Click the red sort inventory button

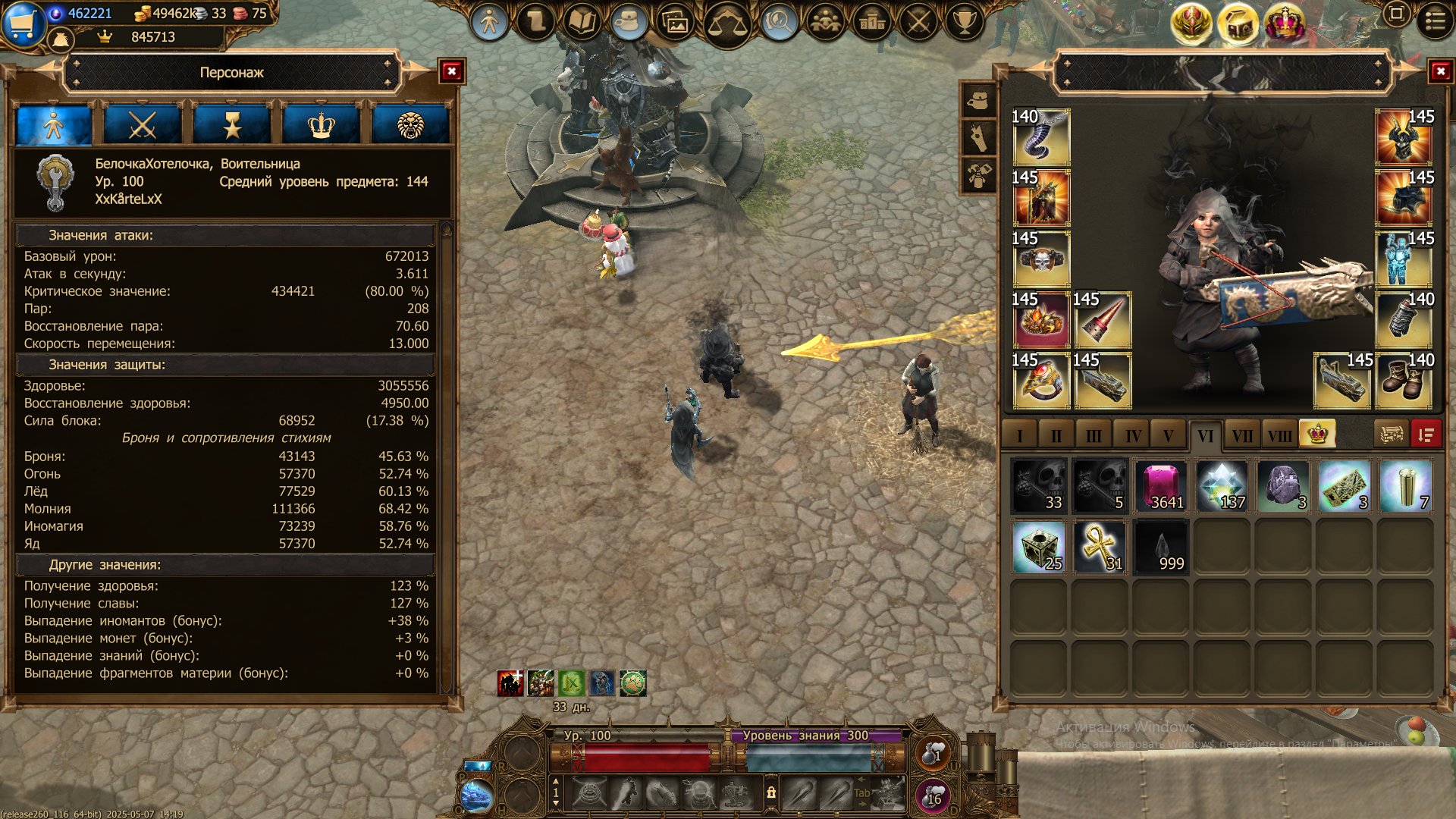1426,435
